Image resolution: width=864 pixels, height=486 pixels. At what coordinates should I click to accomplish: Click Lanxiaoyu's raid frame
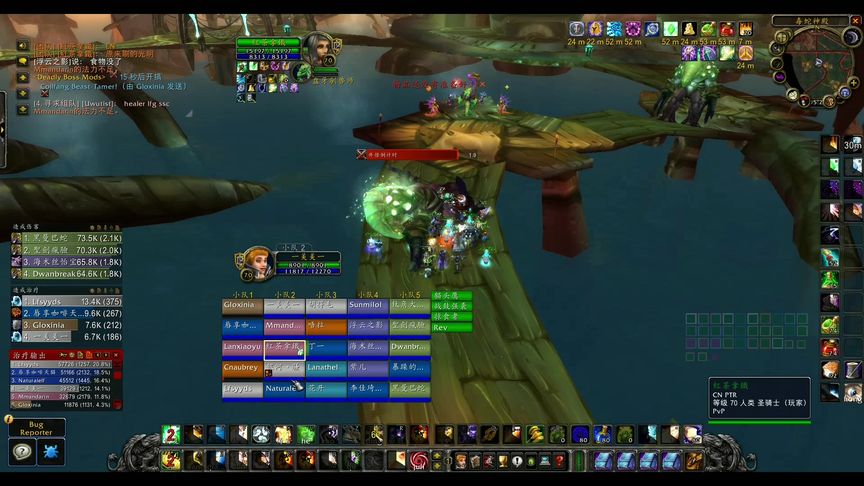click(x=242, y=347)
